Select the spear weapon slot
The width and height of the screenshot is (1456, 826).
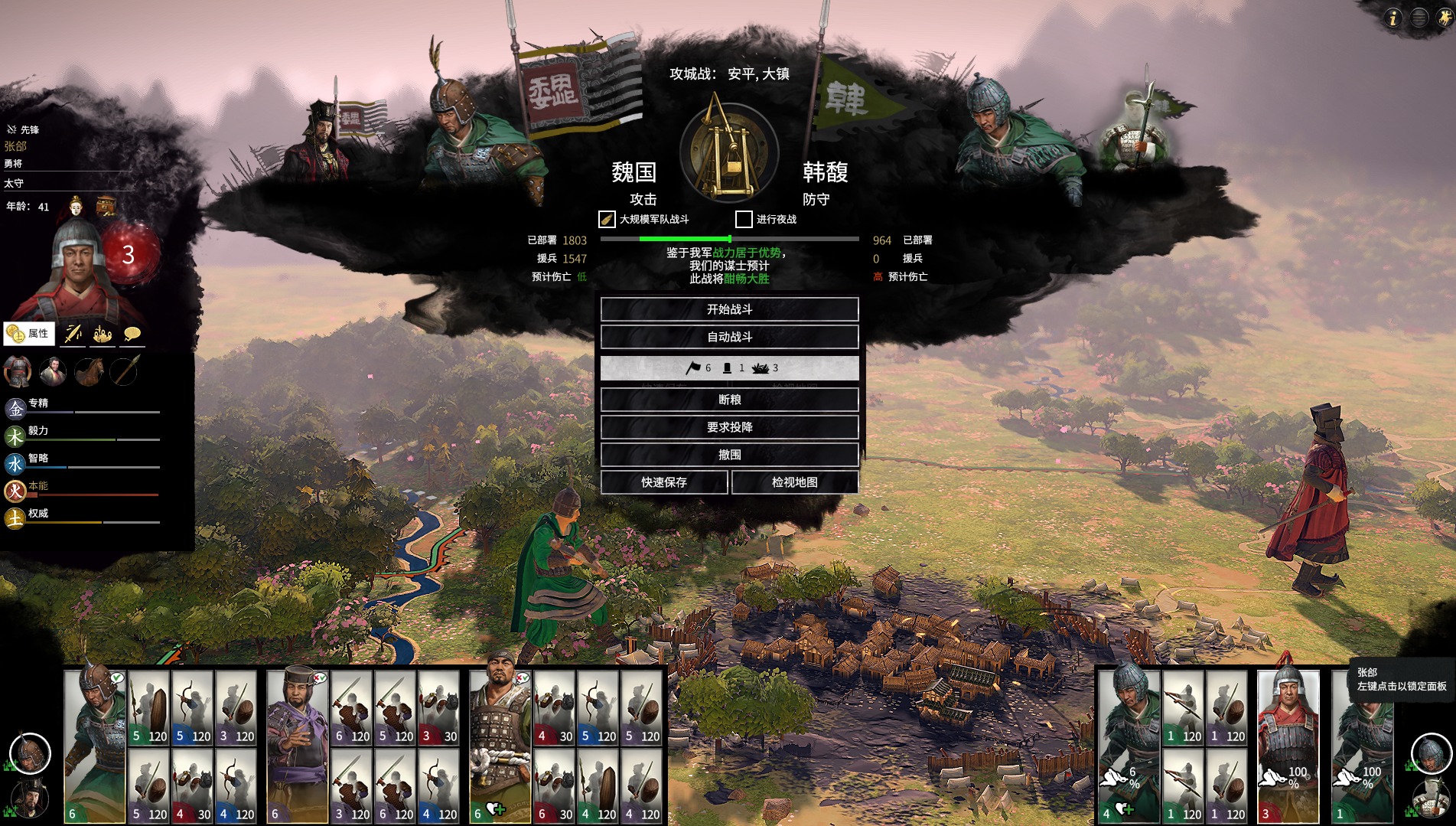[x=123, y=372]
